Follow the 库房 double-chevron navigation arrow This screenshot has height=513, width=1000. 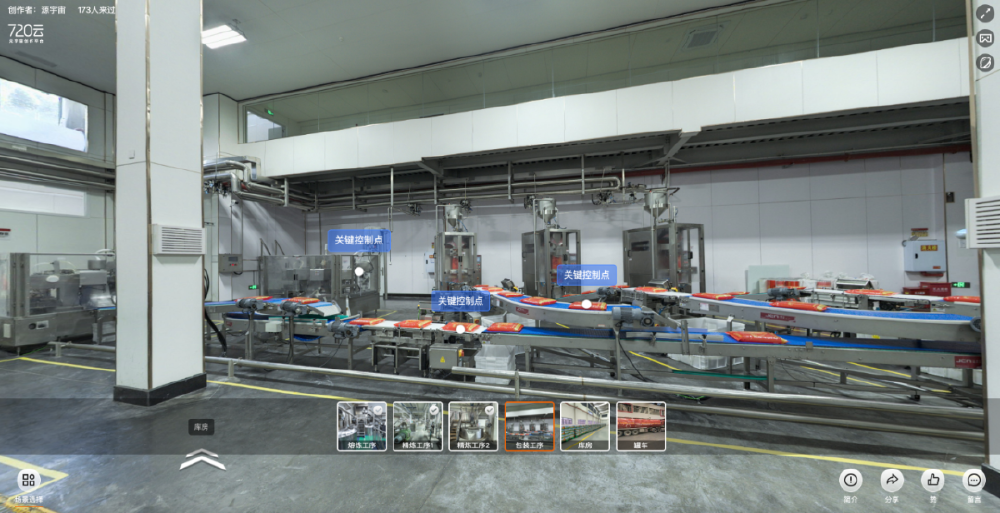point(203,460)
